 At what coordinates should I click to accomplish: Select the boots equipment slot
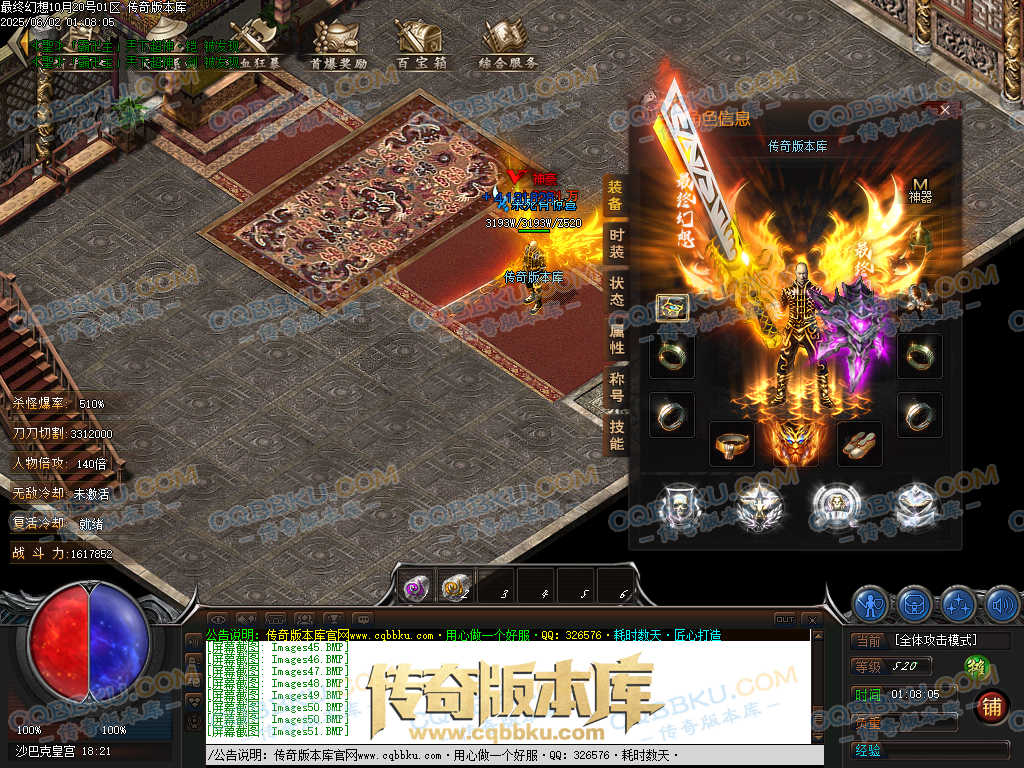point(860,443)
